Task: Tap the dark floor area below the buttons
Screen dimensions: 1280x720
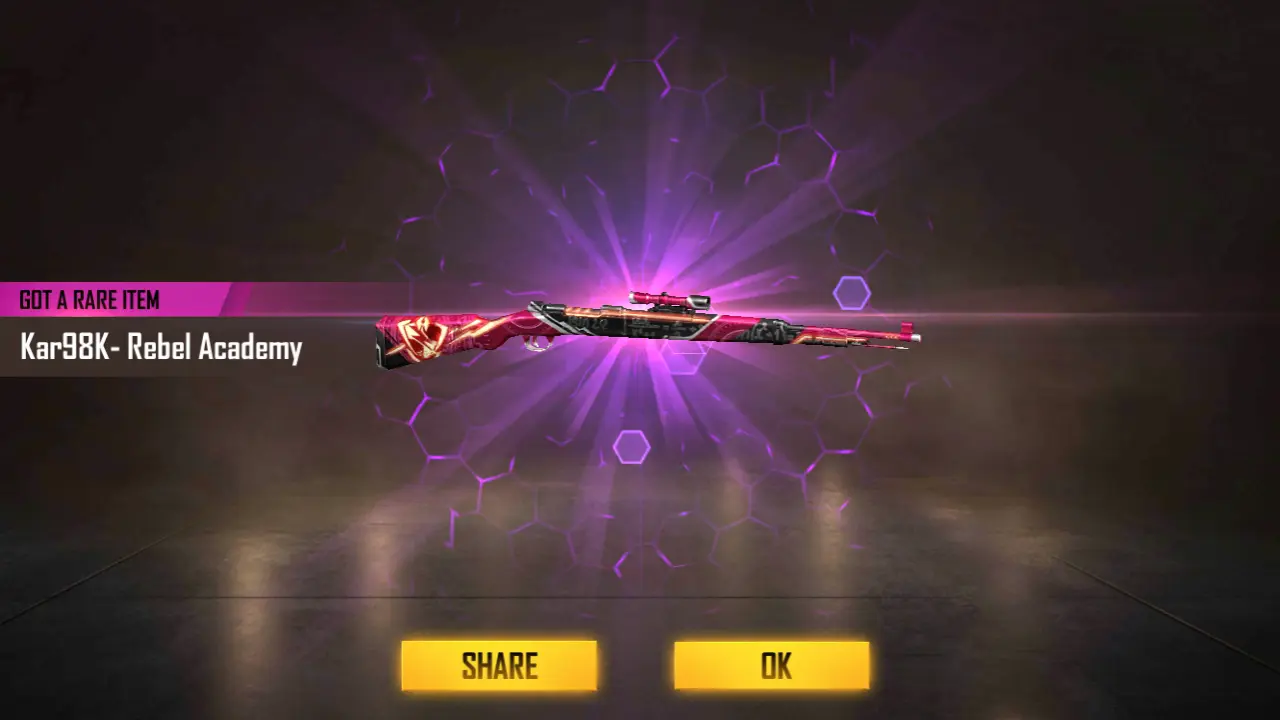Action: 640,710
